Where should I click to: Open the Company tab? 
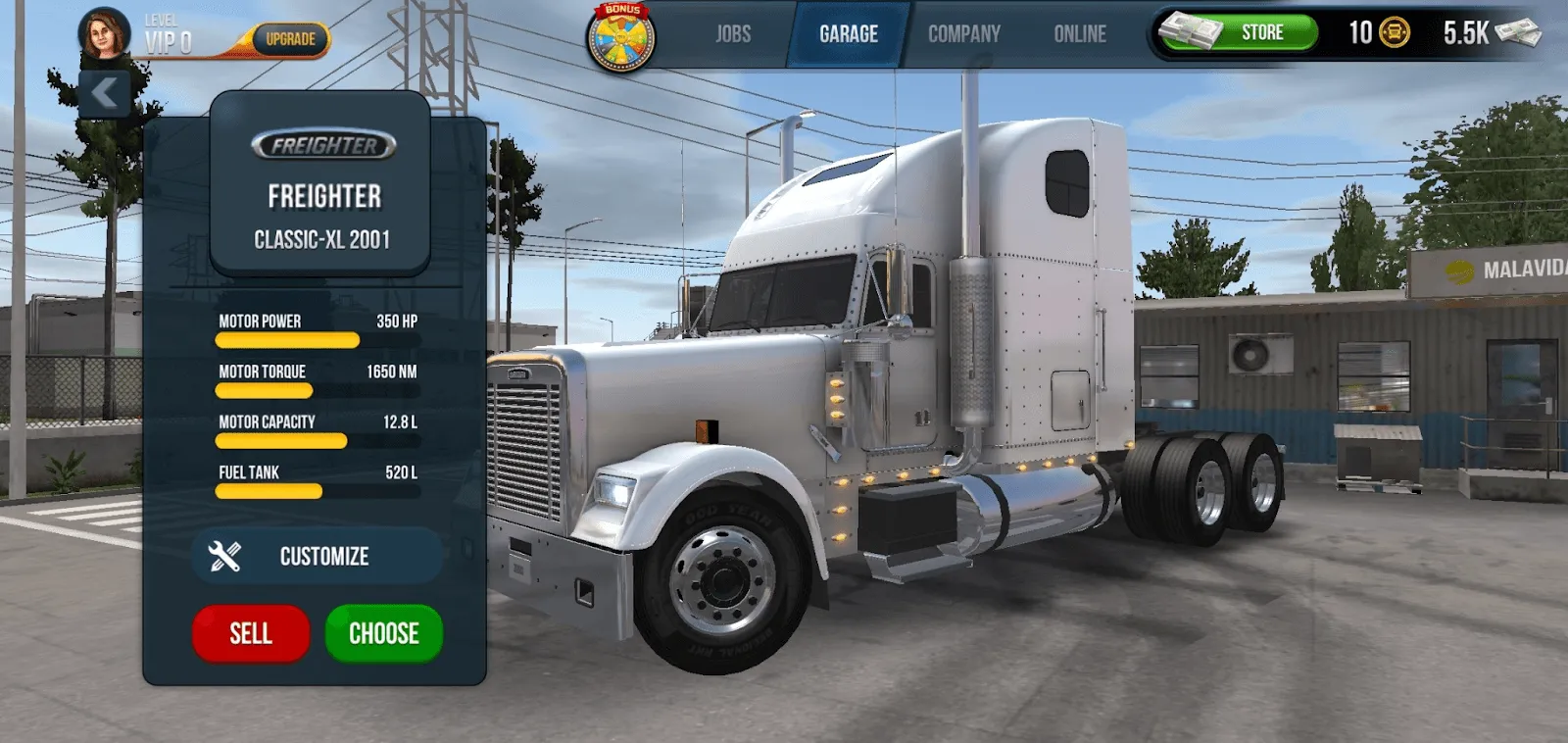click(963, 34)
